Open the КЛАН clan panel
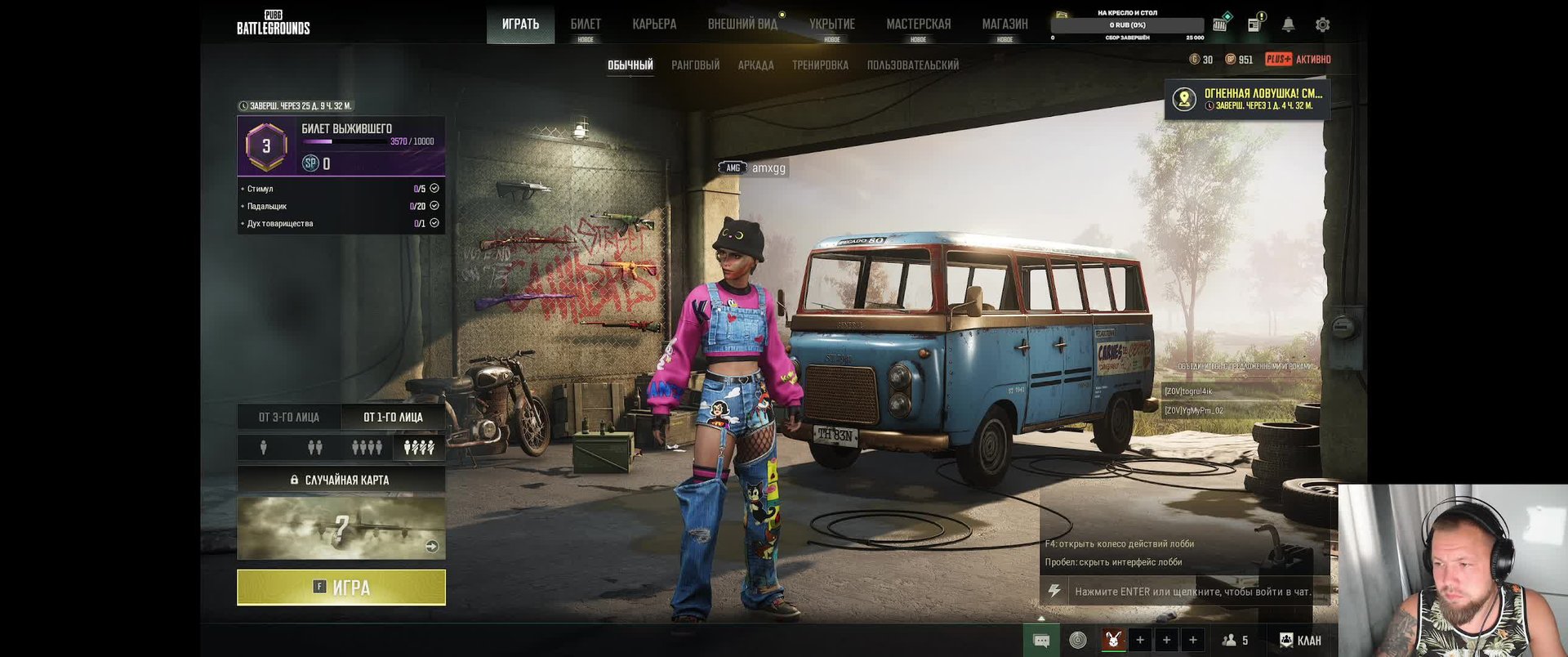 tap(1300, 641)
